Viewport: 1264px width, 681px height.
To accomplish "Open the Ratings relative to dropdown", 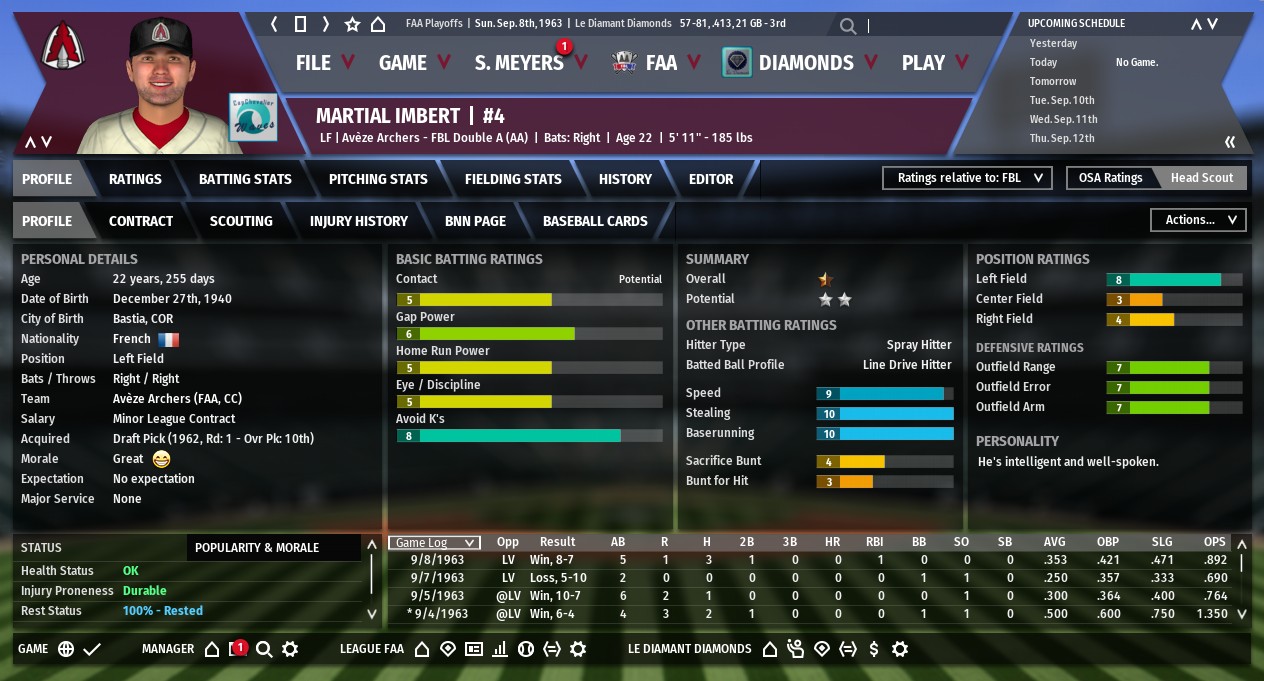I will (x=967, y=178).
